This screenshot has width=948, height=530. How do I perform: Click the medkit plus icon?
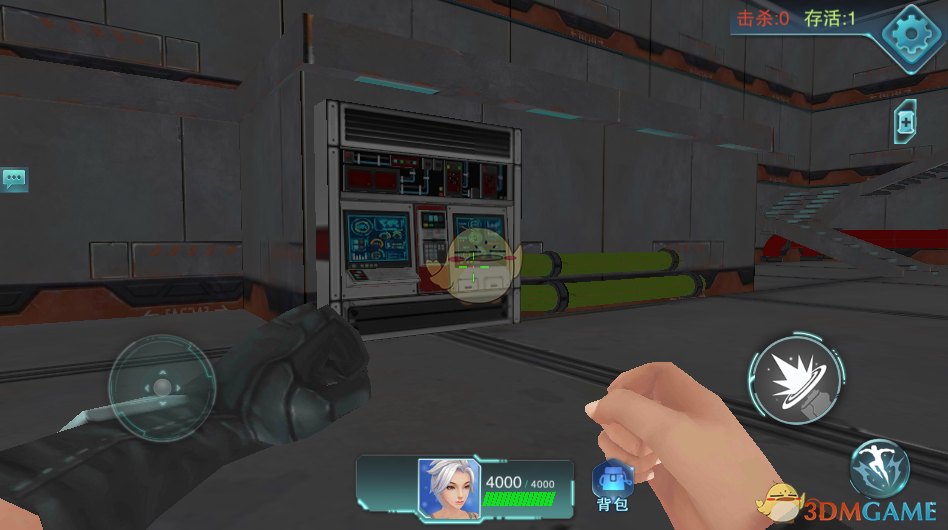coord(905,122)
